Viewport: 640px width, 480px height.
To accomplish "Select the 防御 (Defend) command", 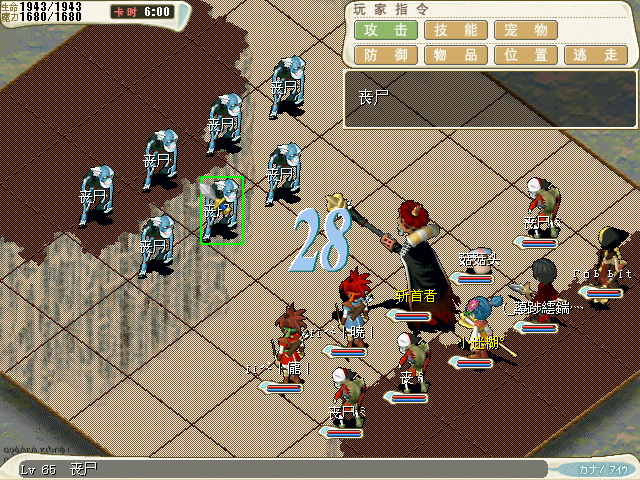I will tap(386, 55).
